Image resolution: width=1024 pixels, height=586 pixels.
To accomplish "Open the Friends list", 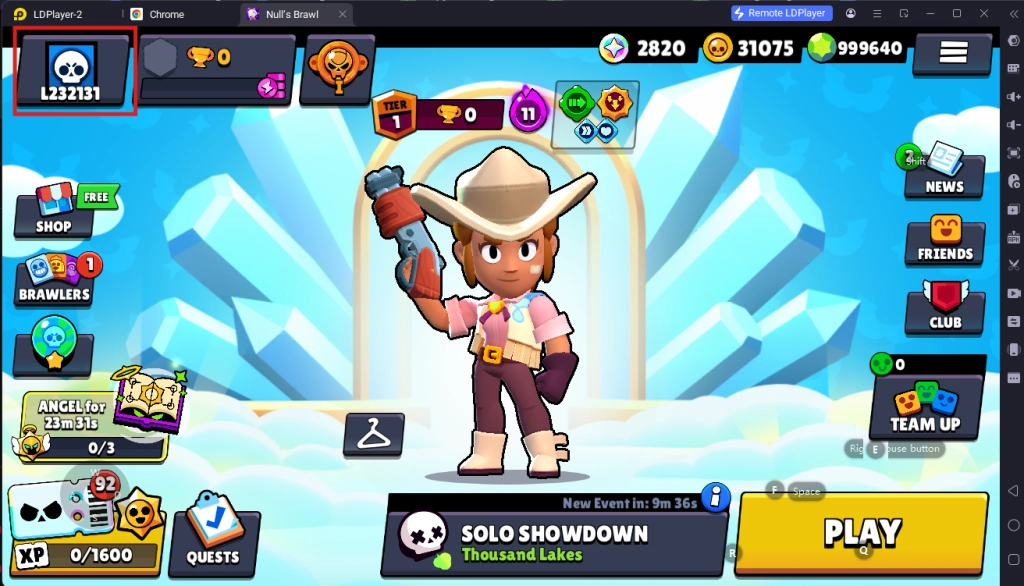I will click(x=944, y=240).
